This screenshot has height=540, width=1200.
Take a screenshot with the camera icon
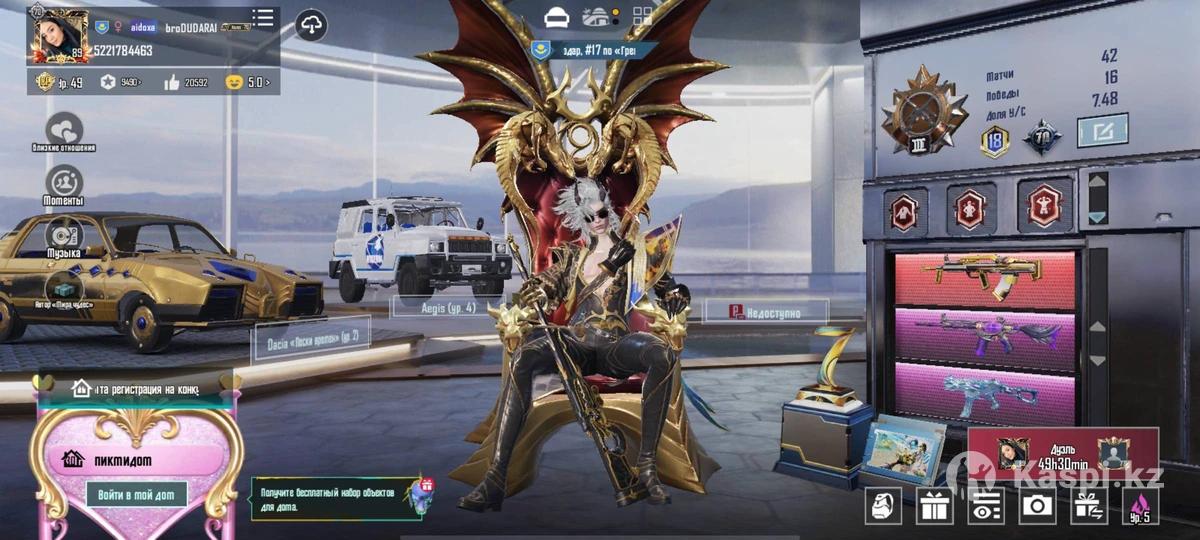tap(1037, 506)
